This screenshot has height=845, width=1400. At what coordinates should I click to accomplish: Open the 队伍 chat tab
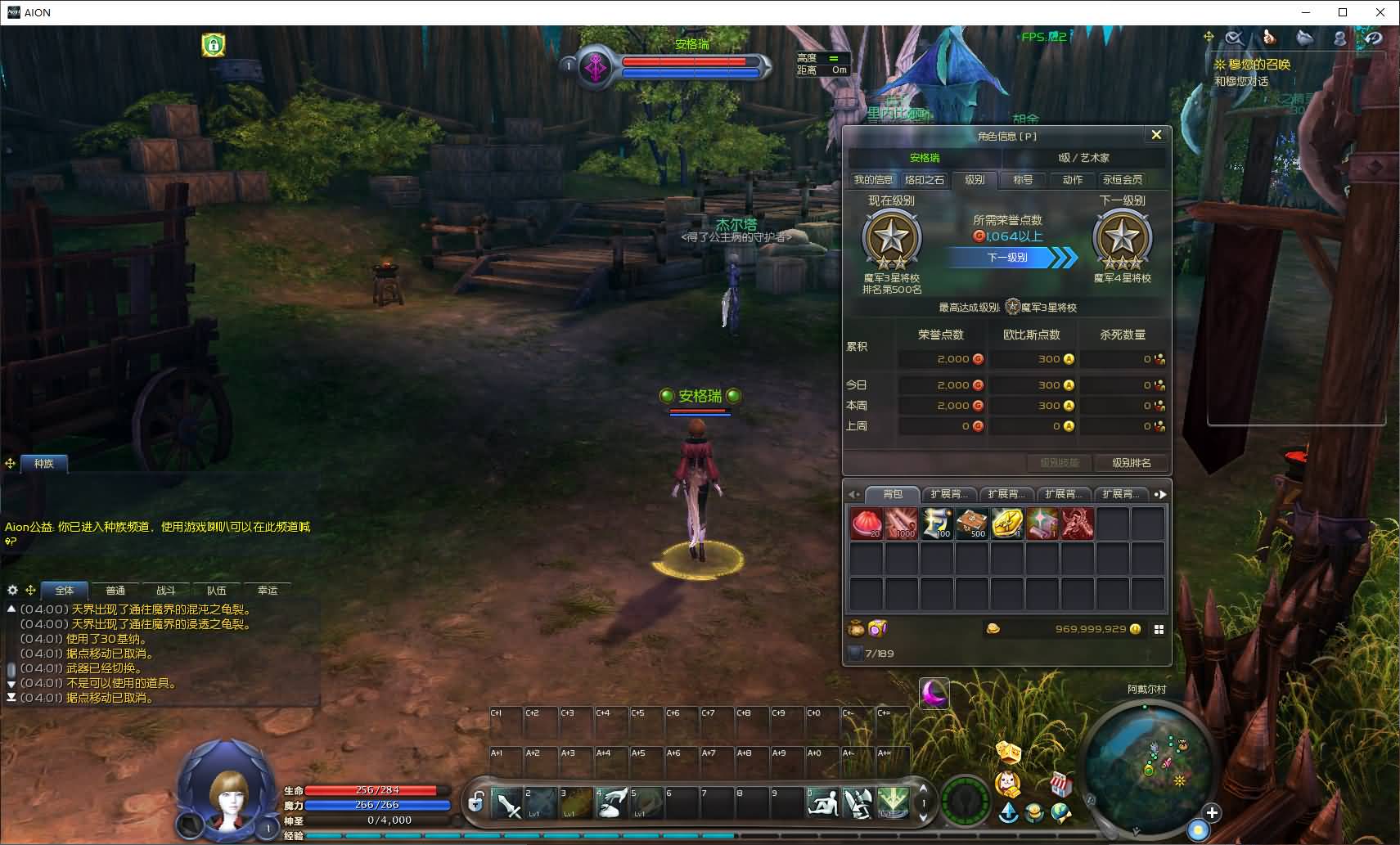click(216, 591)
